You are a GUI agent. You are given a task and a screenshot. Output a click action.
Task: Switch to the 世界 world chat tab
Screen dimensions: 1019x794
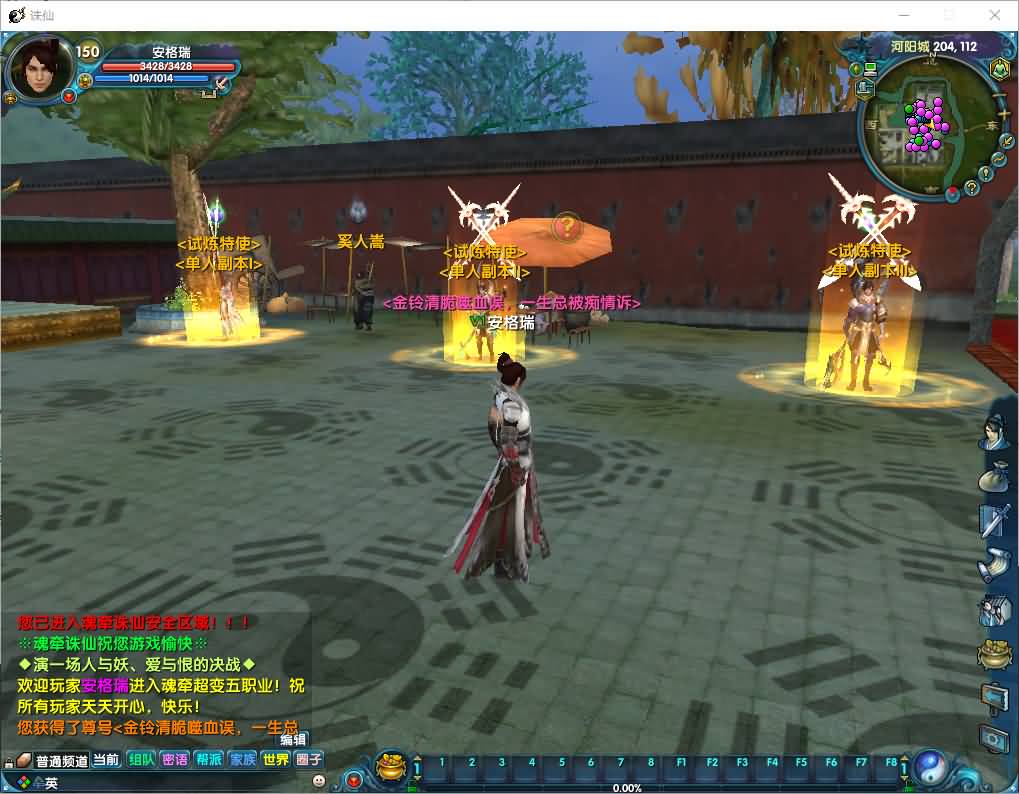tap(275, 760)
